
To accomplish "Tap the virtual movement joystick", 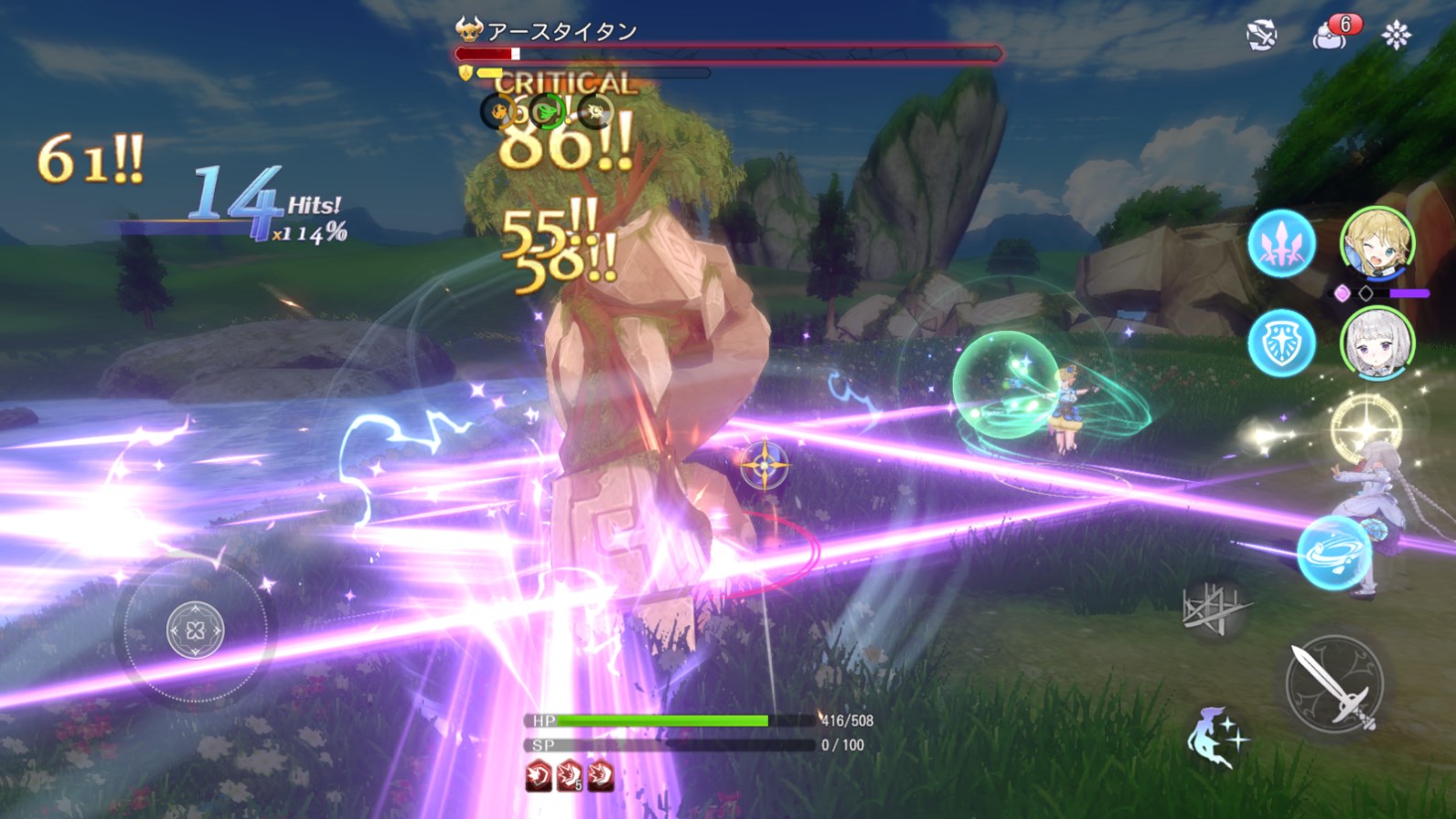I will [195, 630].
